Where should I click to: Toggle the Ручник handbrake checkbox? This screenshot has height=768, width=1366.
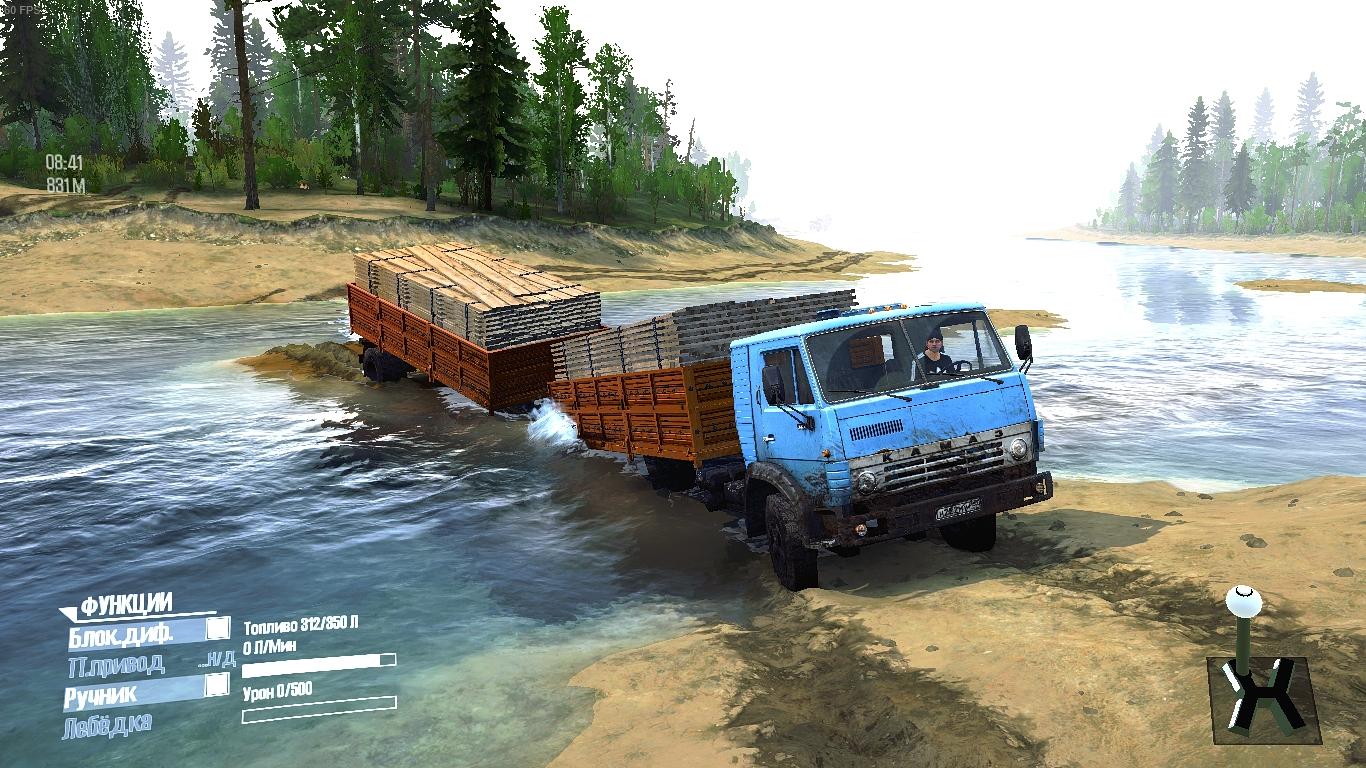(217, 686)
